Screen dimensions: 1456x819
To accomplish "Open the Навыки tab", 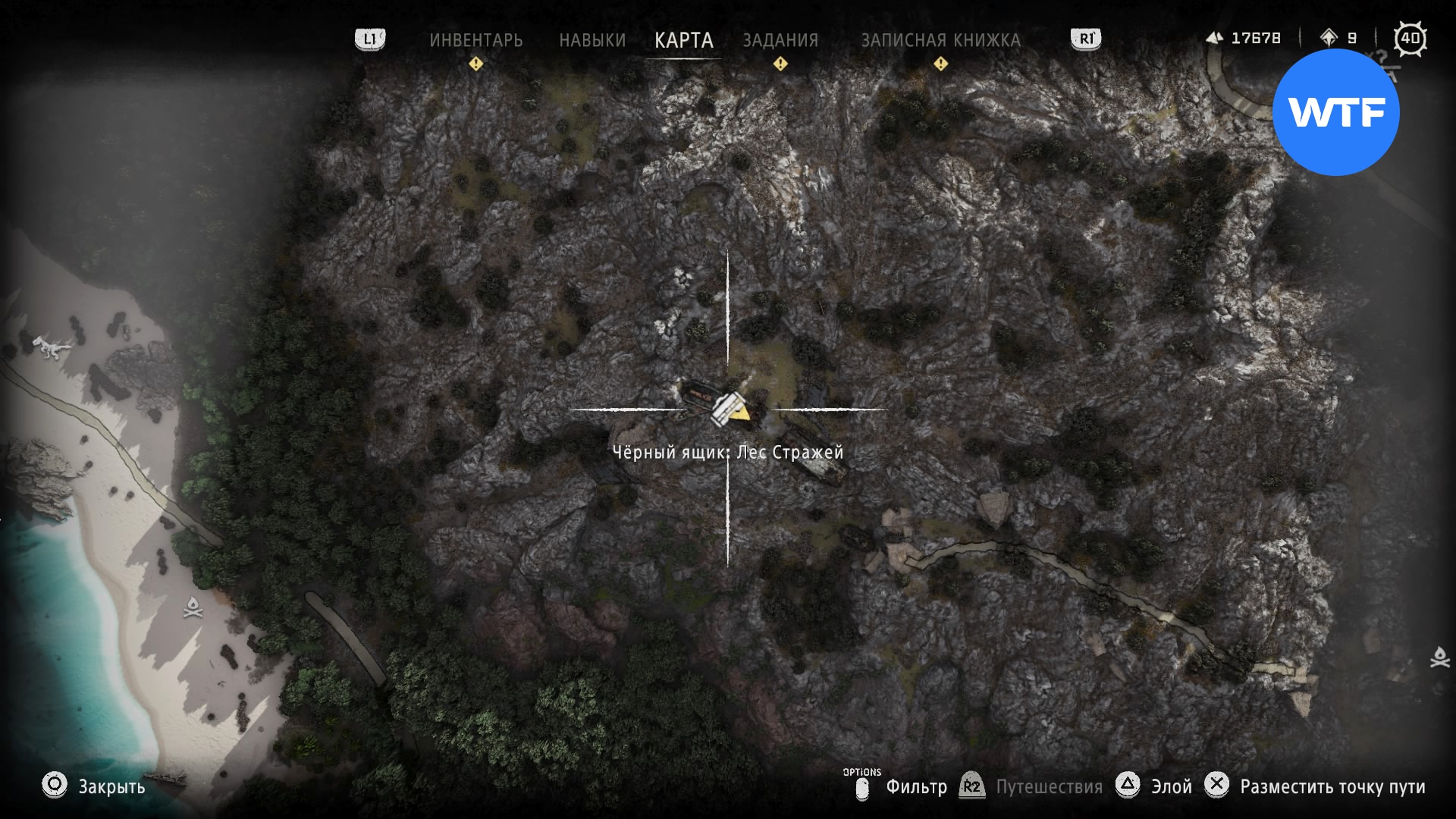I will [592, 40].
